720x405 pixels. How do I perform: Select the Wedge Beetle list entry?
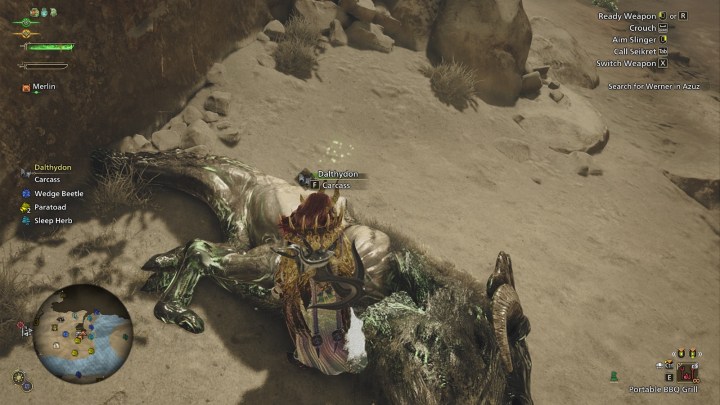pyautogui.click(x=58, y=194)
